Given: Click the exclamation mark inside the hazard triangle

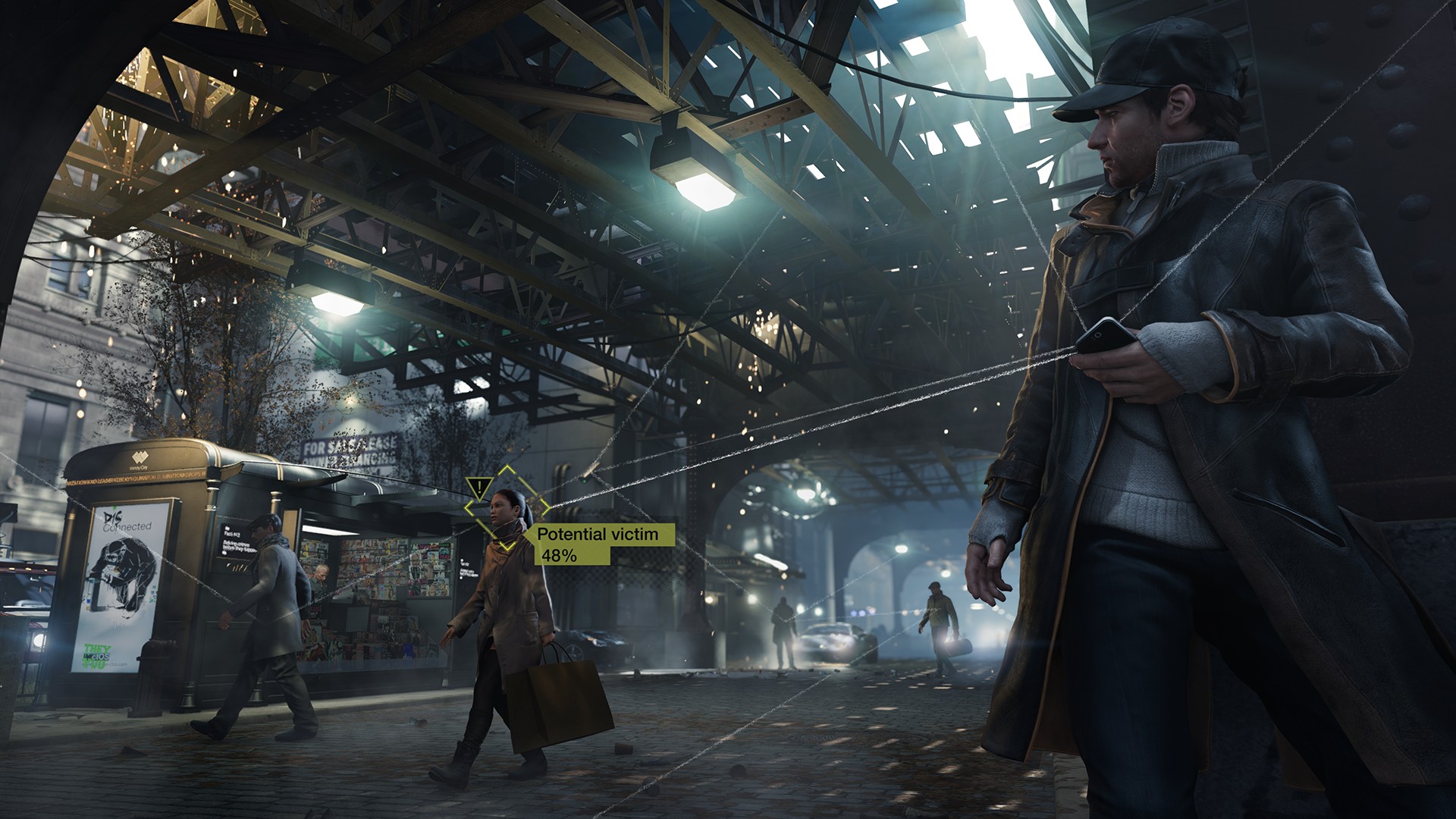Looking at the screenshot, I should [x=479, y=487].
